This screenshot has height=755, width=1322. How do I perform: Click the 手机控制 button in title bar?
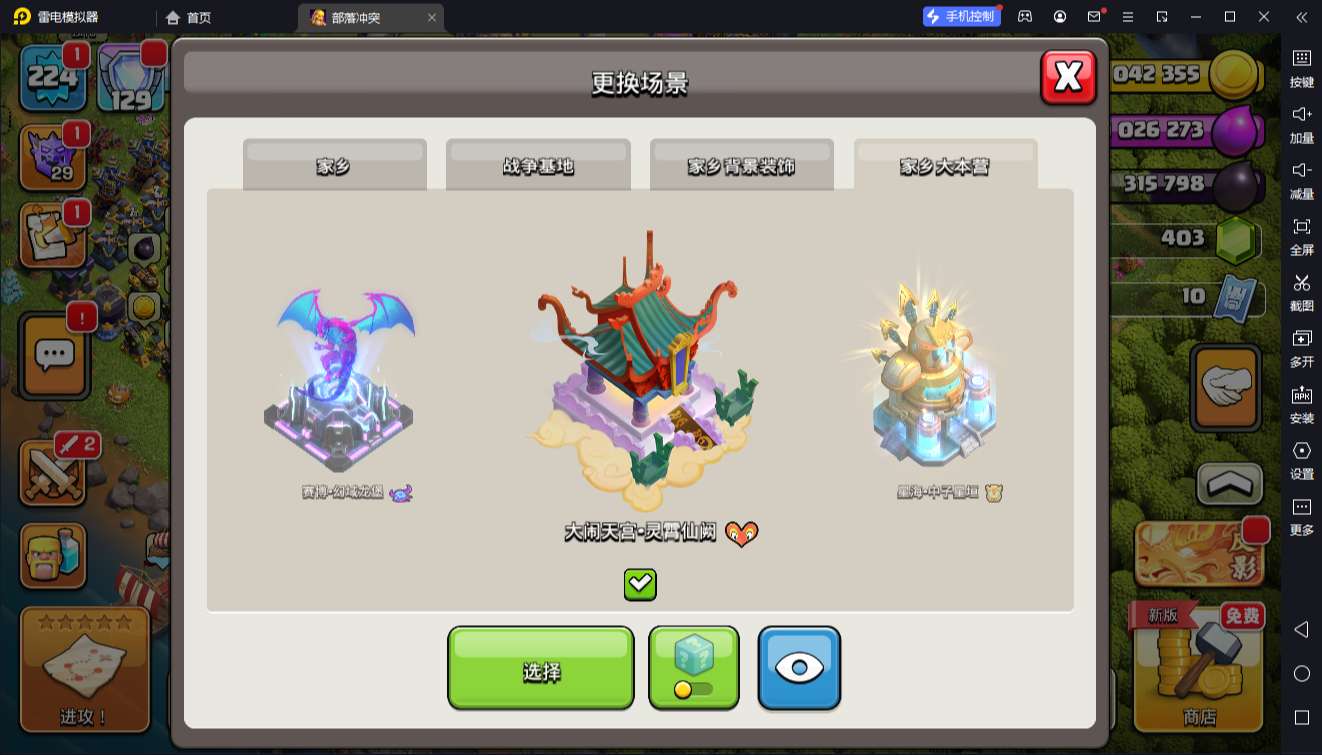coord(961,17)
